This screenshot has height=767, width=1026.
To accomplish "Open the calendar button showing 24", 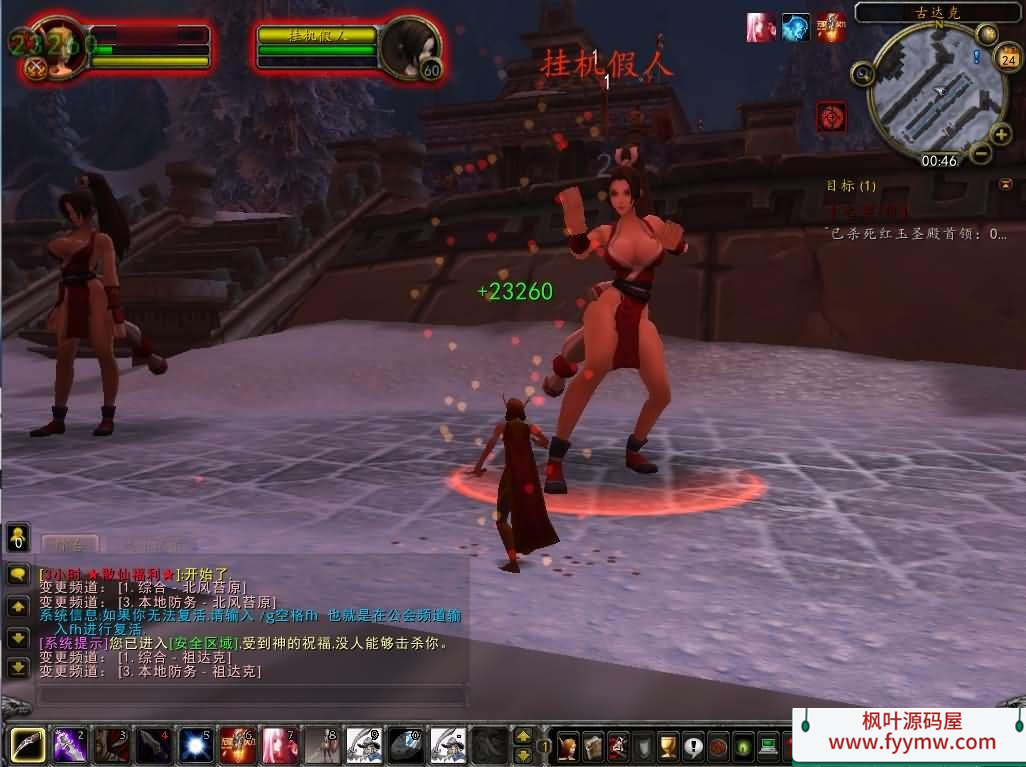I will 1008,59.
